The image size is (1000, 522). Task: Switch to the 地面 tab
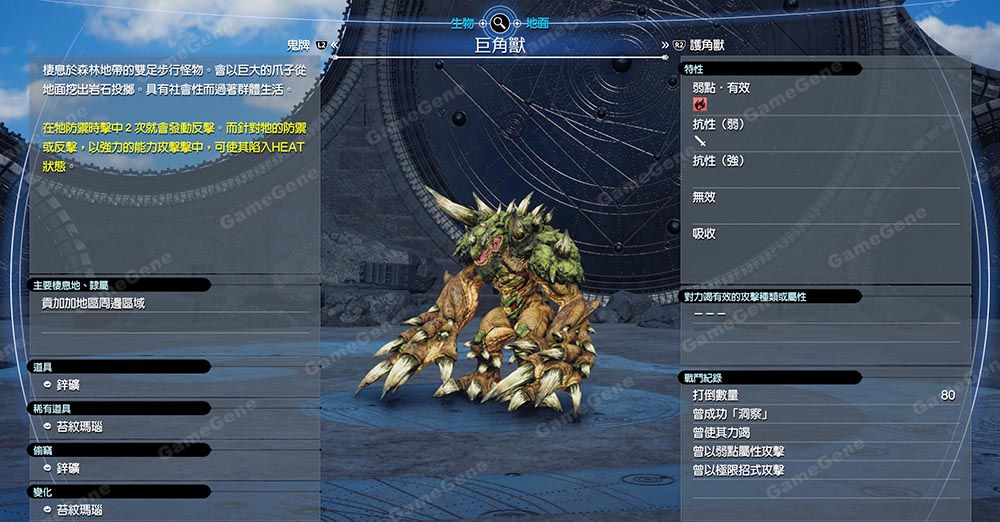click(x=537, y=22)
